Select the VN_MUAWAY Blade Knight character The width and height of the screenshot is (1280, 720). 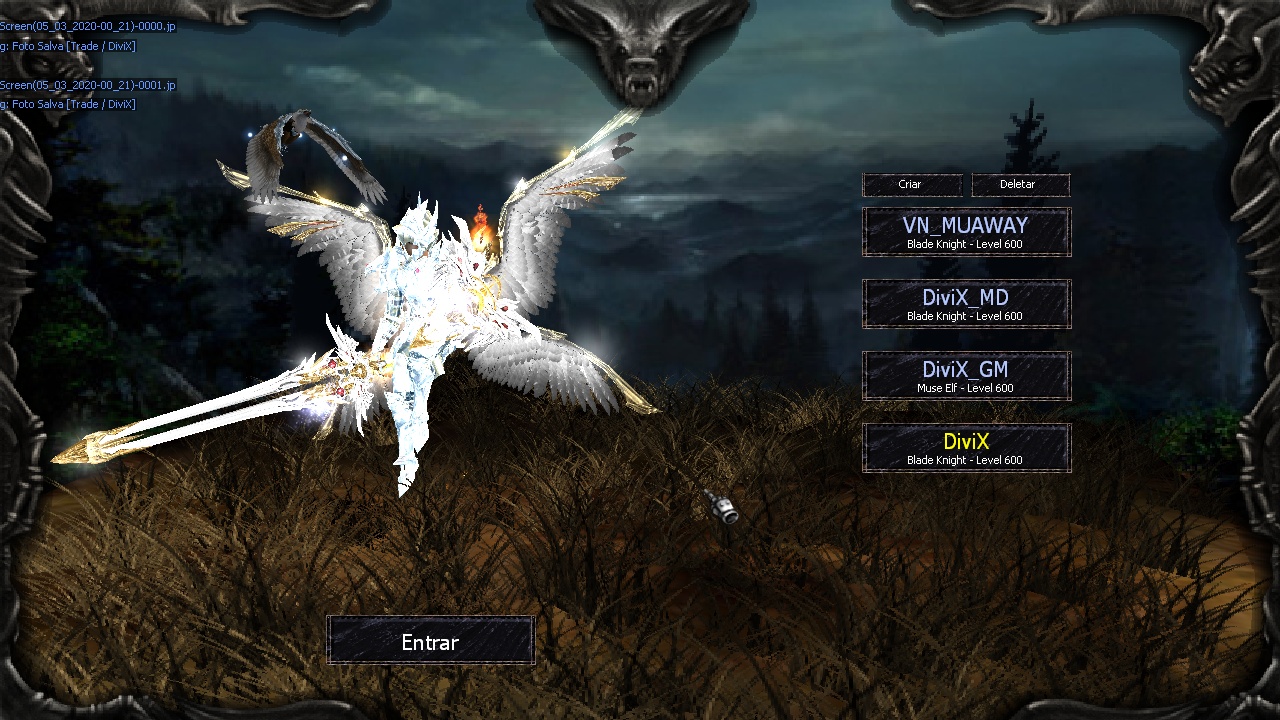(966, 232)
